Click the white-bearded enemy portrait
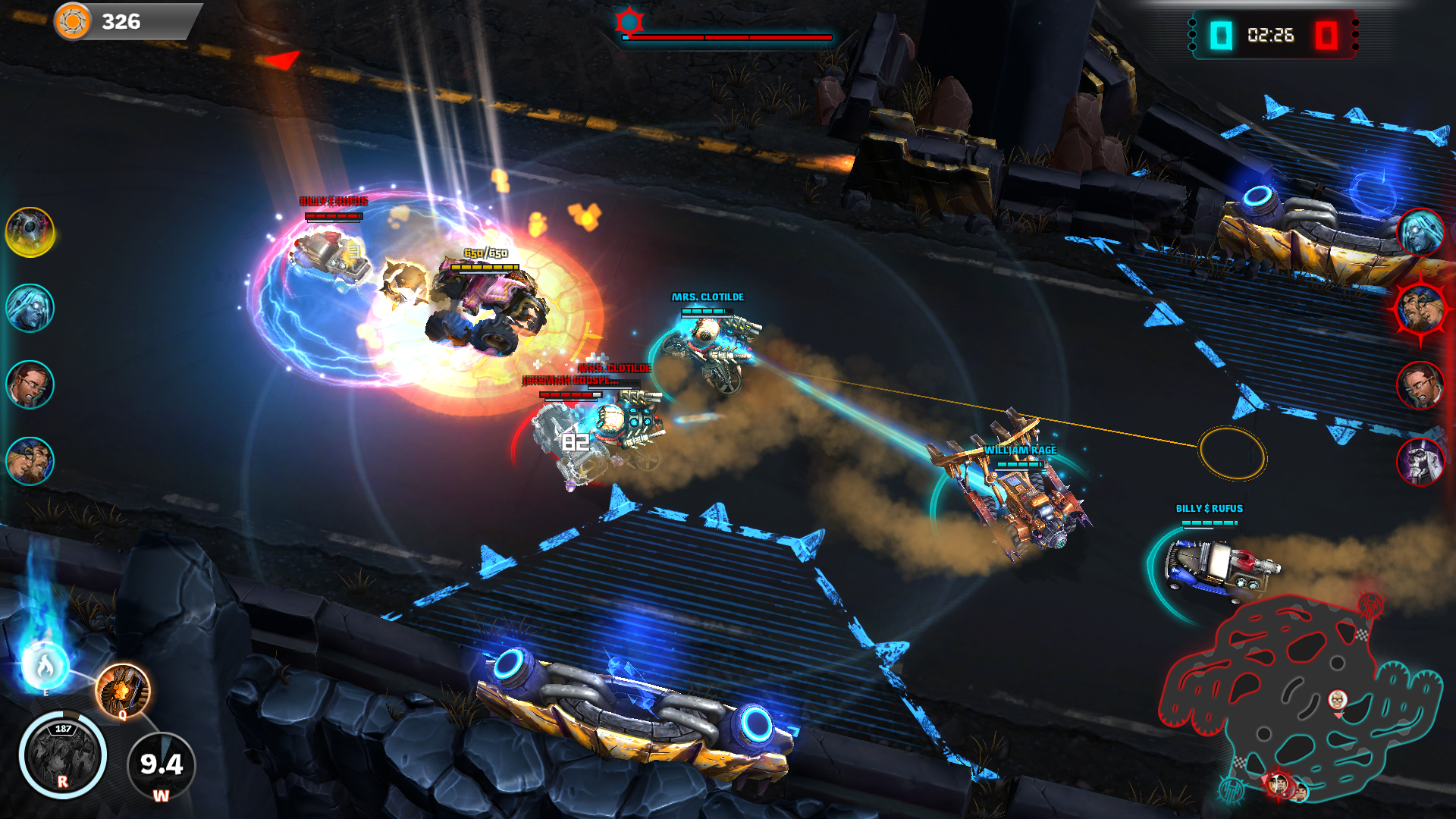Viewport: 1456px width, 819px height. [1420, 461]
